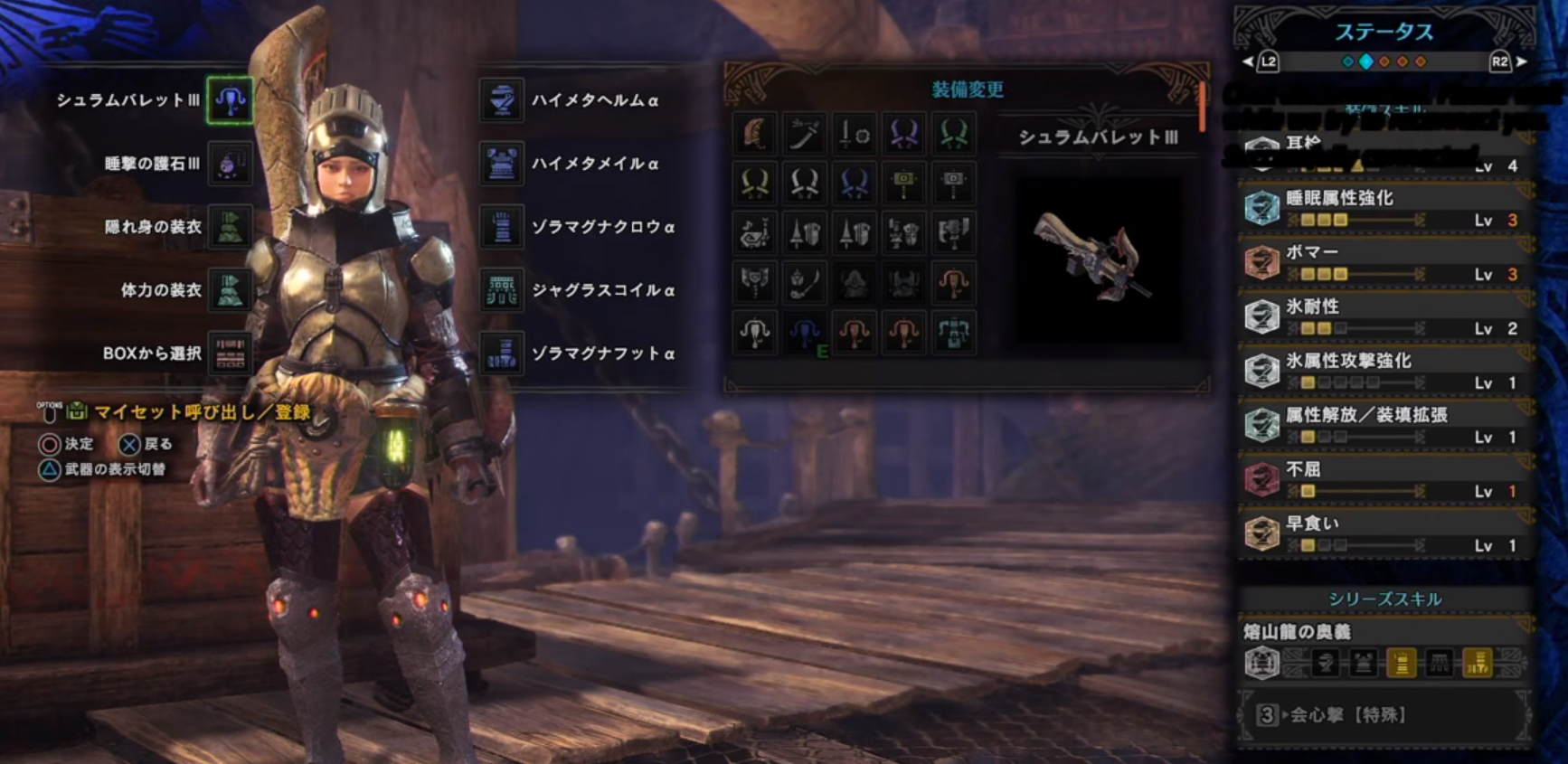Show details for 睡眠属性強化 skill
Viewport: 1568px width, 764px height.
tap(1385, 208)
